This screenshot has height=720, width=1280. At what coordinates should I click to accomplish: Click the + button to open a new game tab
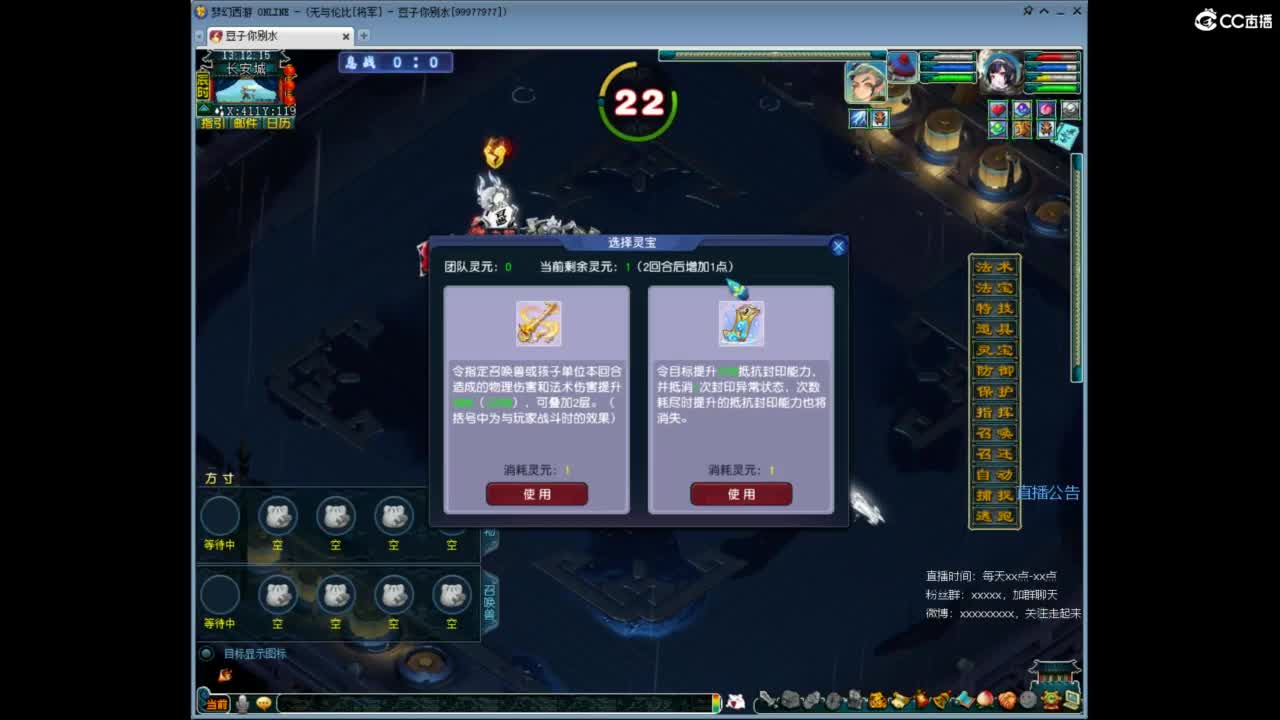(x=362, y=35)
